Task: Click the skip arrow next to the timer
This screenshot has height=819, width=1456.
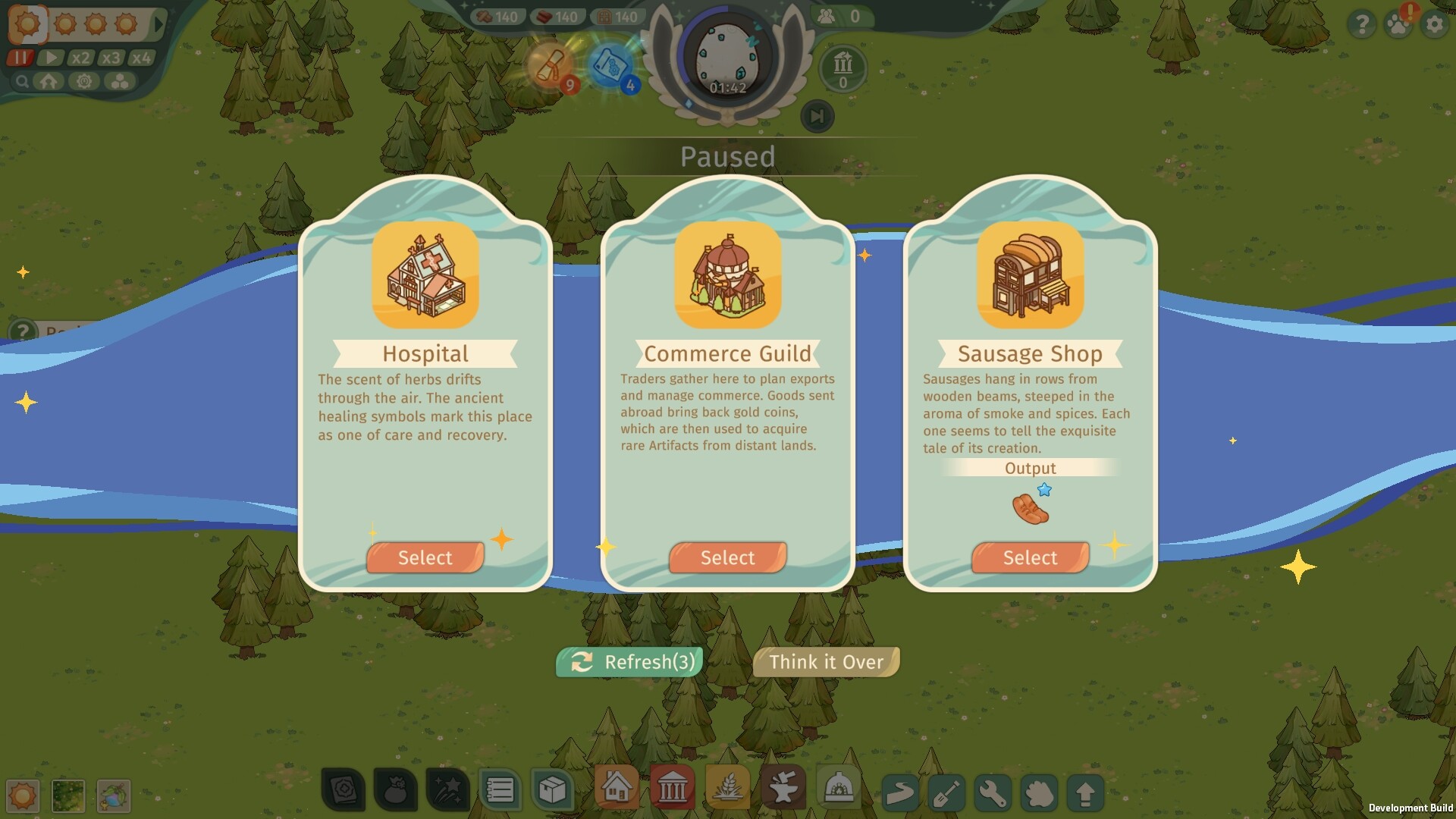Action: click(x=817, y=117)
